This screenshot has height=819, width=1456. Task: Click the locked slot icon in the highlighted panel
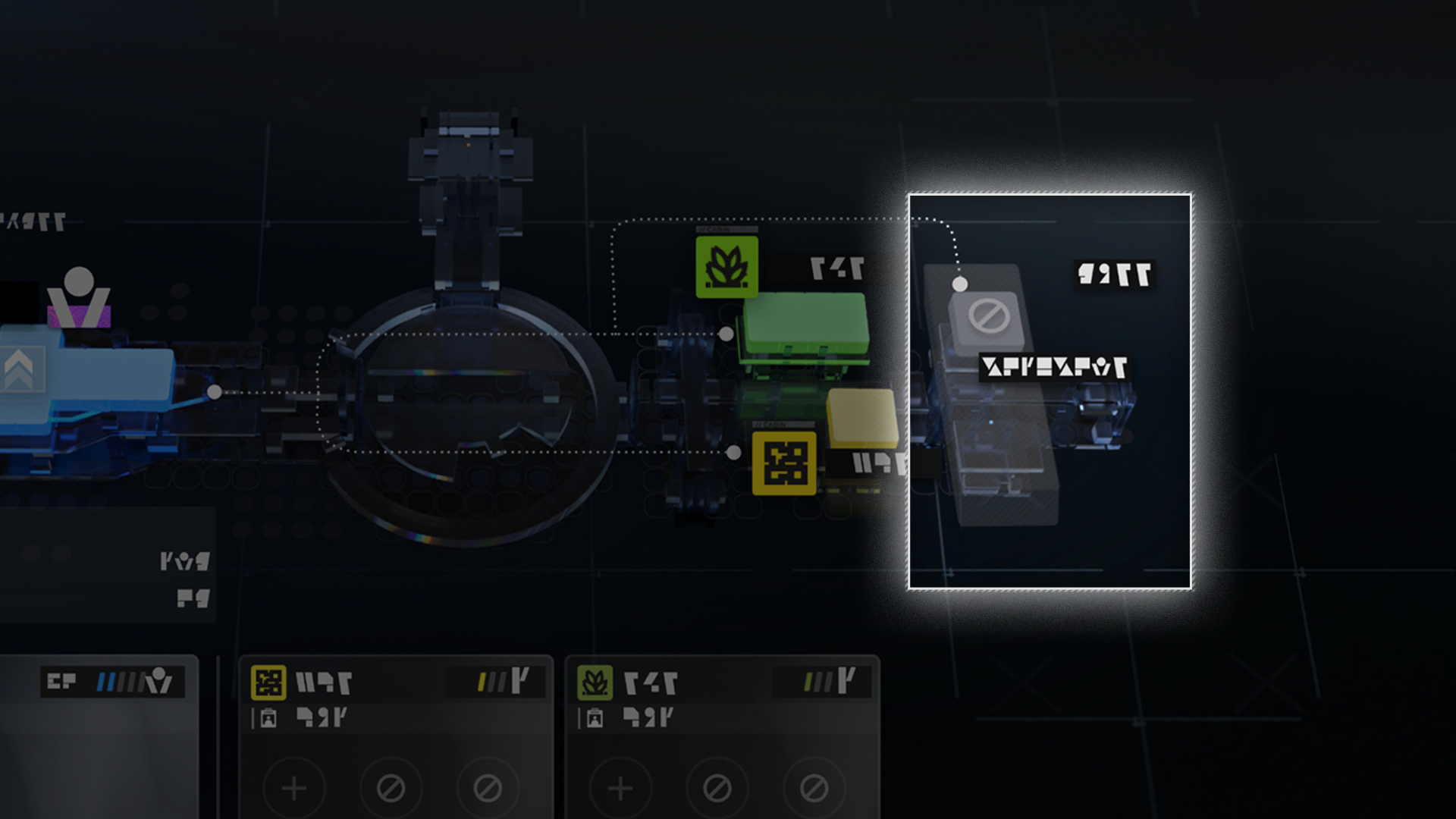tap(988, 316)
